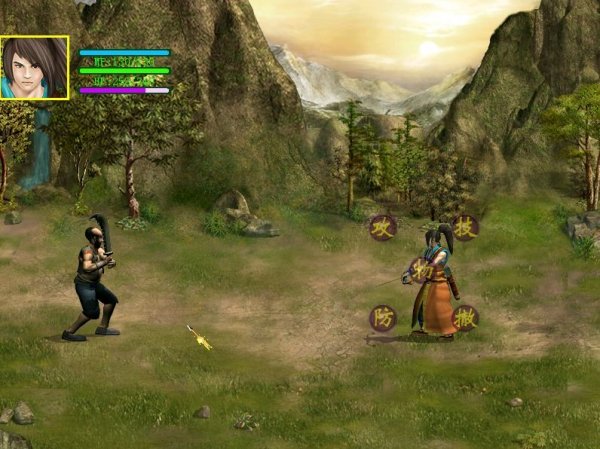600x449 pixels.
Task: Choose the 攻 attack command
Action: [383, 227]
